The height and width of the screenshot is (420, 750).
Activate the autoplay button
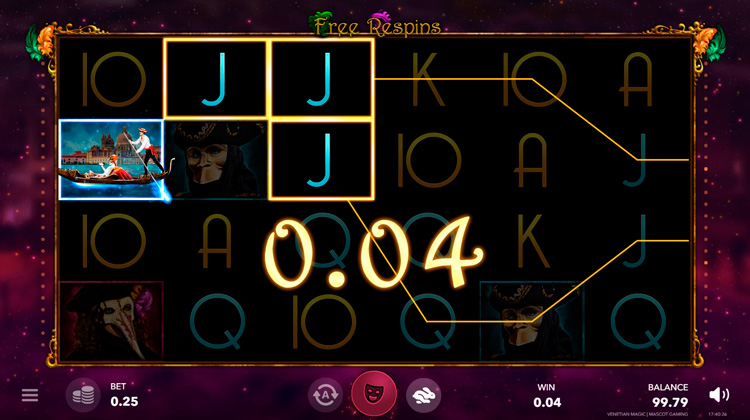tap(325, 395)
